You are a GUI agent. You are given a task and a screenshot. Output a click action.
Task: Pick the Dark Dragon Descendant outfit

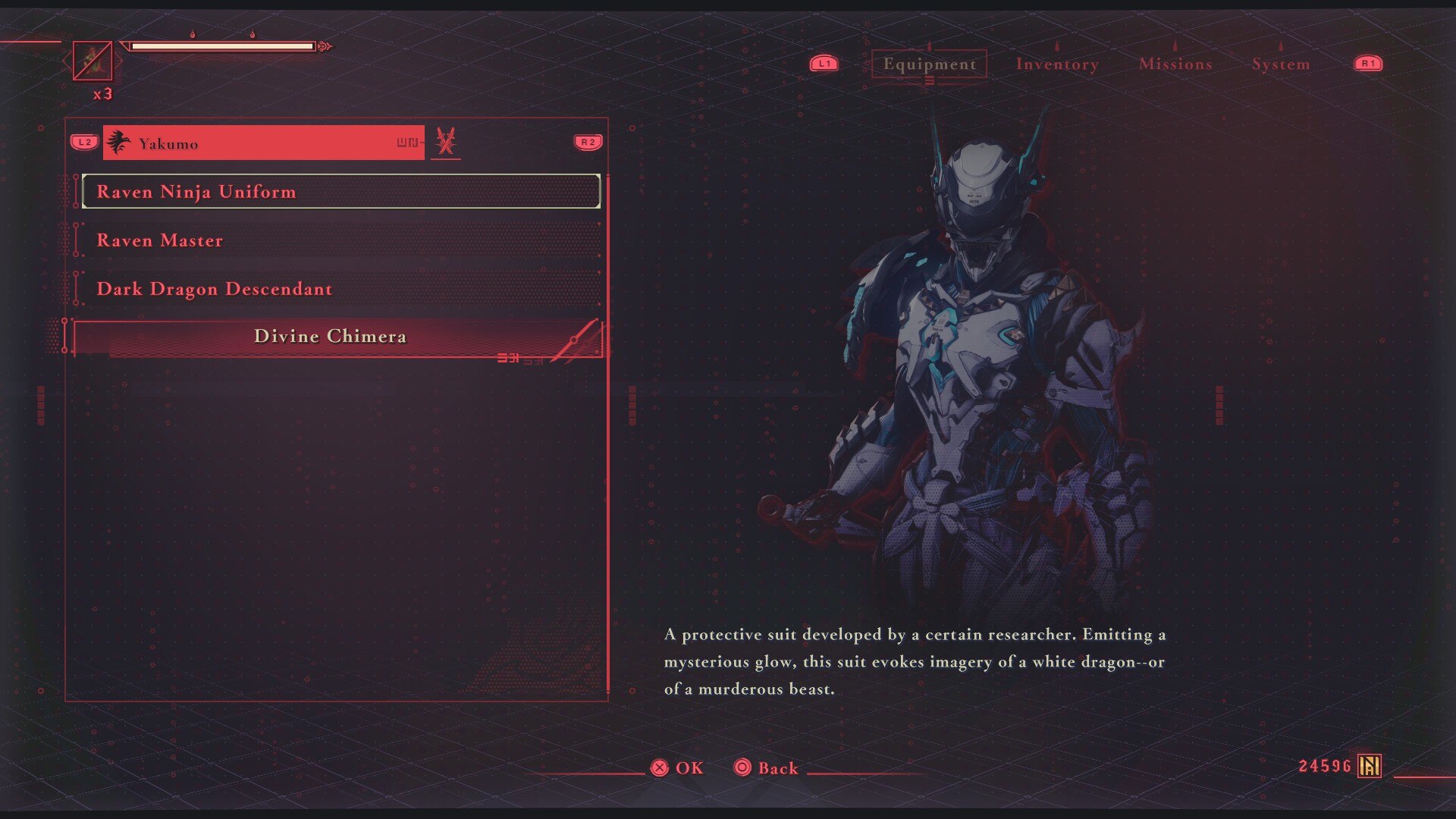[341, 289]
